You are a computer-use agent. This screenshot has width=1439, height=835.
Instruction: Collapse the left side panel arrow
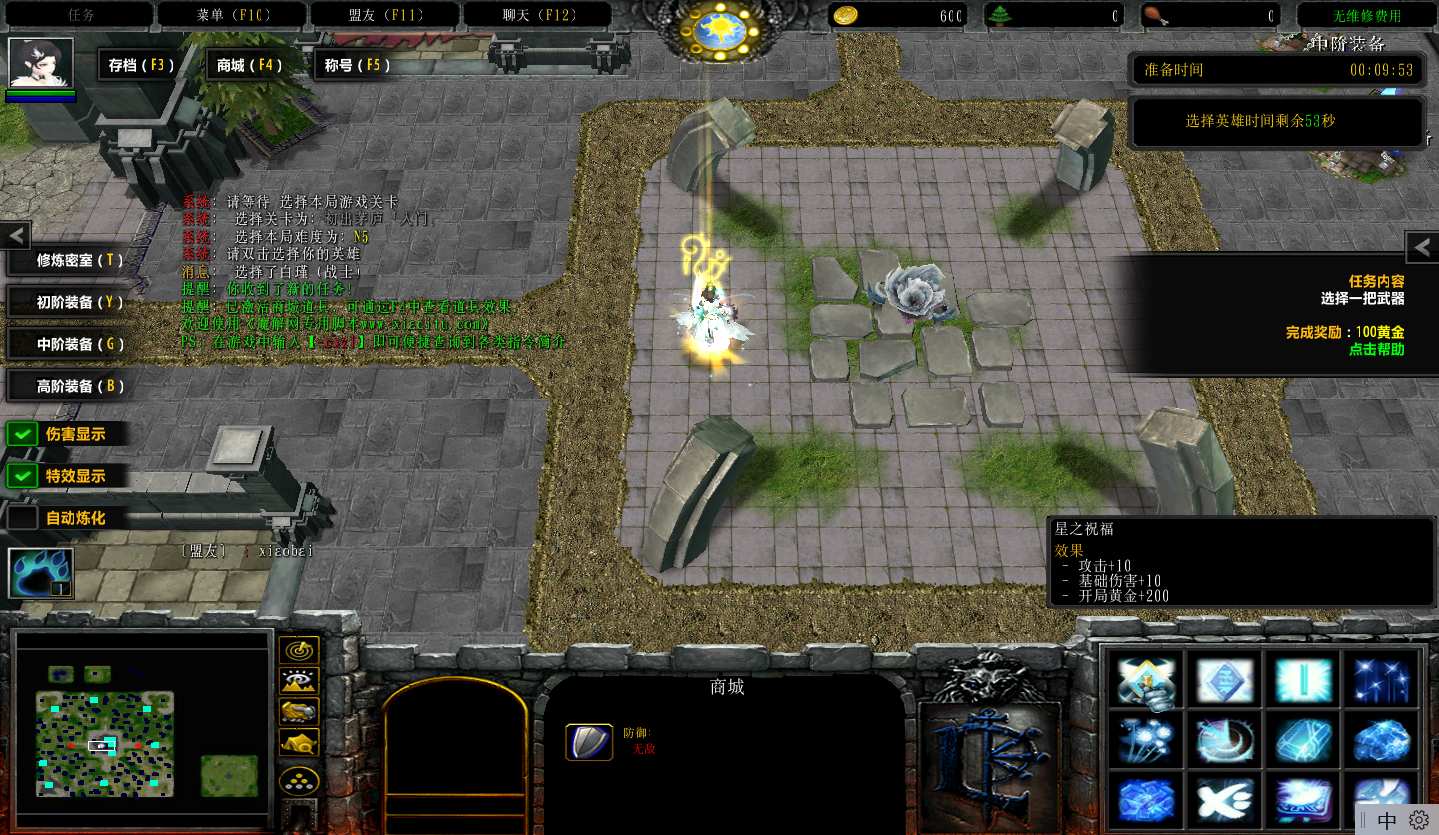pos(16,236)
